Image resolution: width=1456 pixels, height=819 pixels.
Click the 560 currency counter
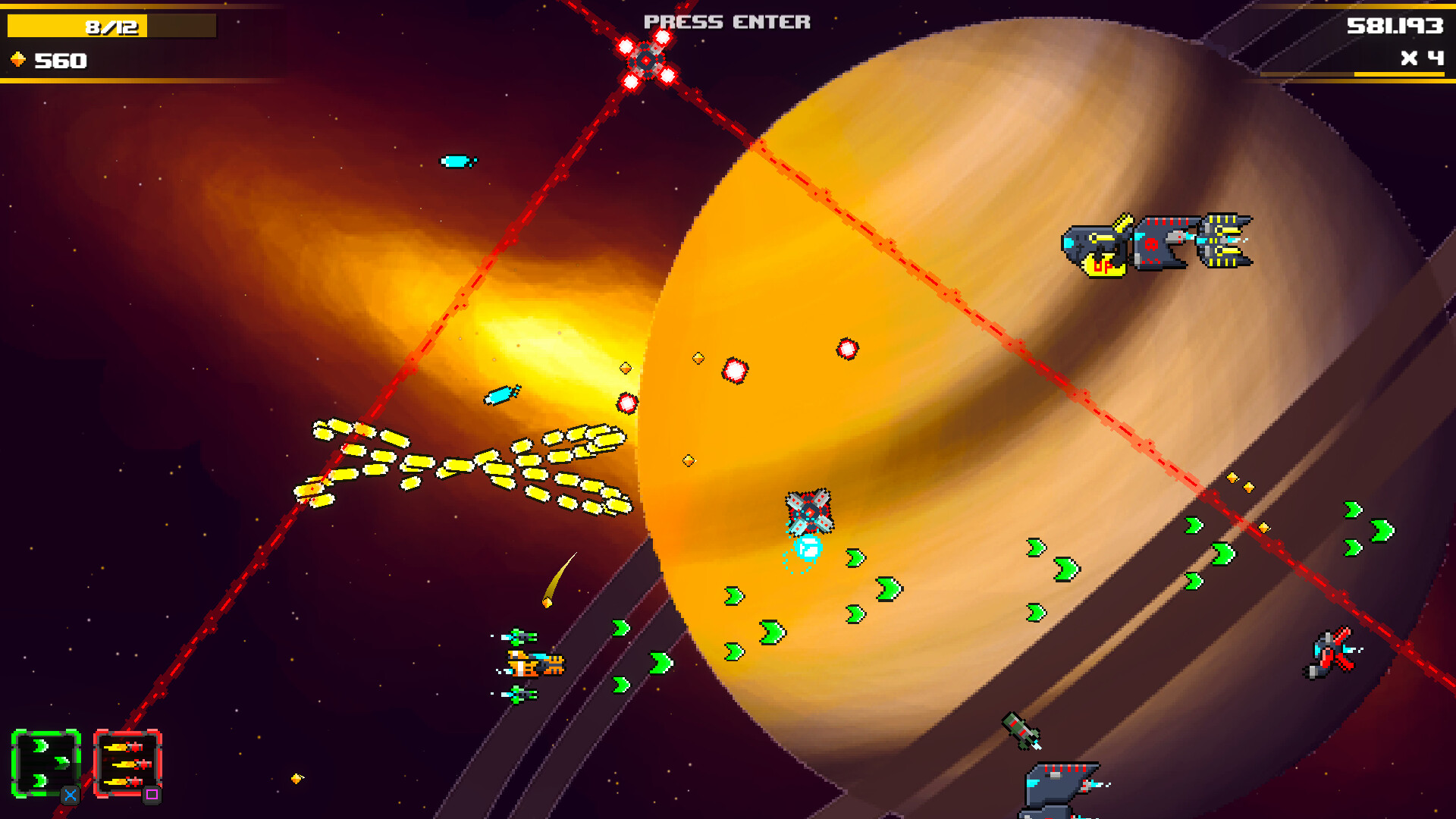click(x=59, y=58)
